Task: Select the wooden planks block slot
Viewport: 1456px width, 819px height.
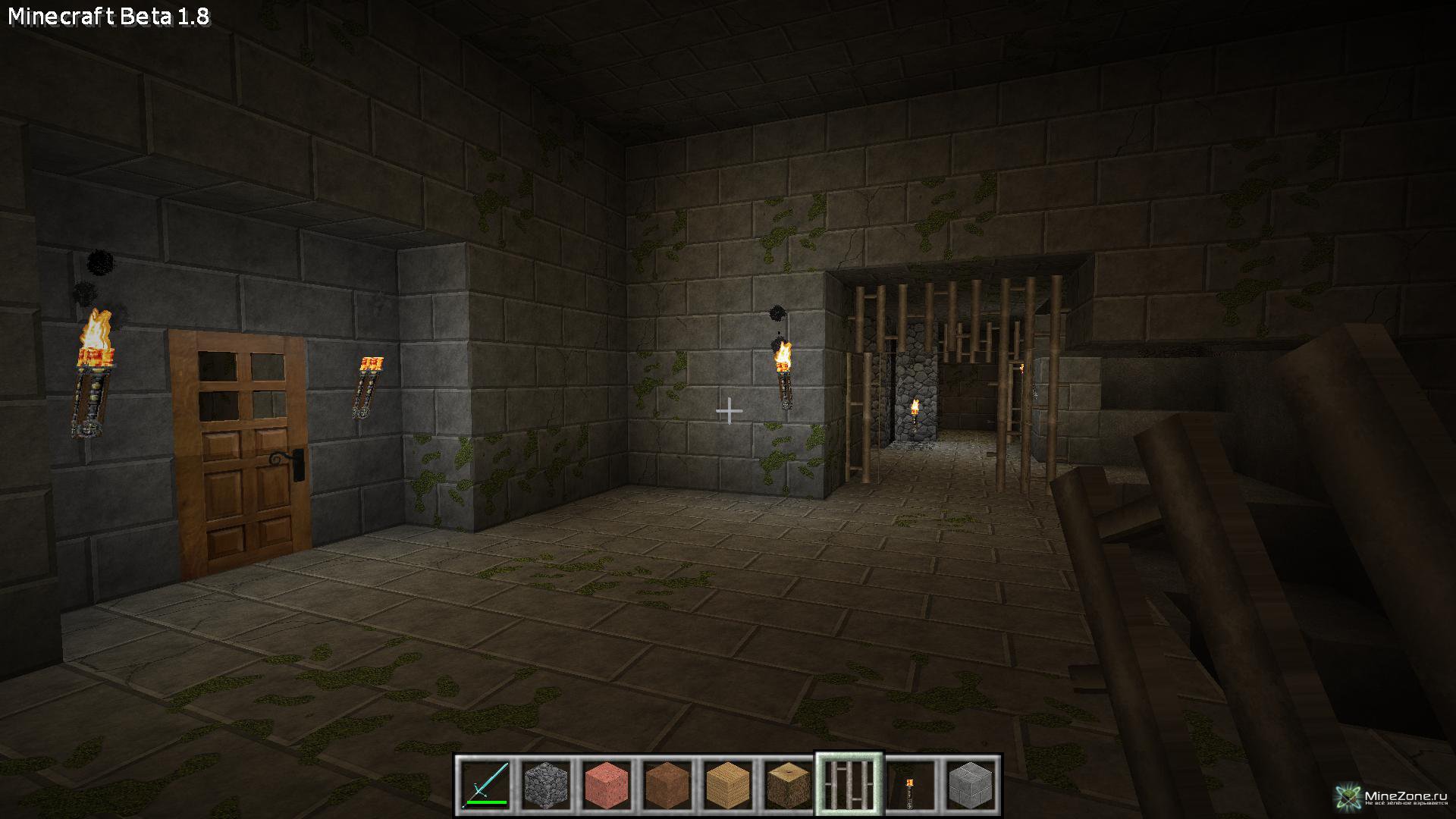Action: [728, 785]
